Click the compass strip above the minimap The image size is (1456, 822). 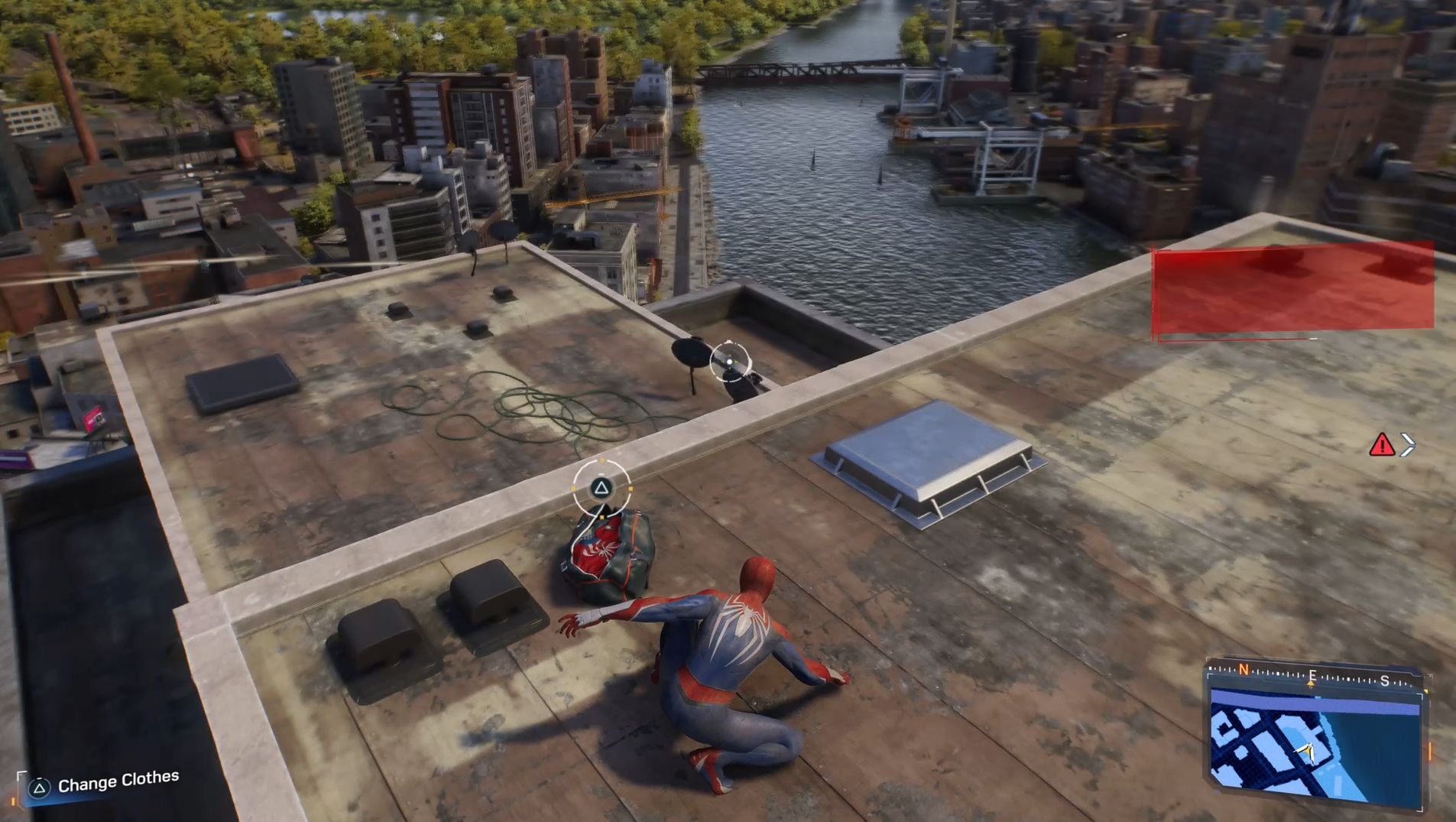1313,676
